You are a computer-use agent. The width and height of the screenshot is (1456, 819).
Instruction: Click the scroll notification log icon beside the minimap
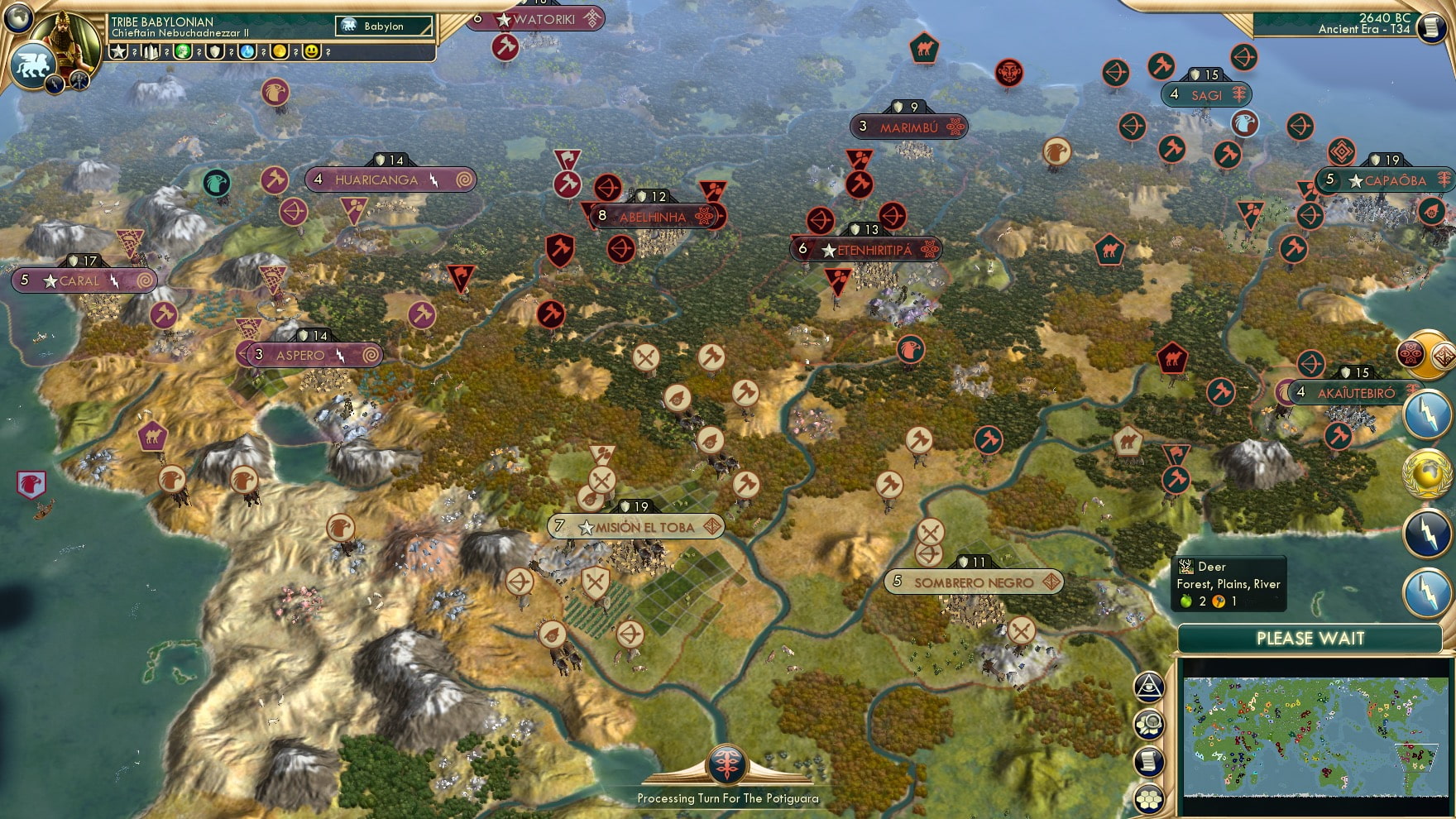(x=1148, y=759)
